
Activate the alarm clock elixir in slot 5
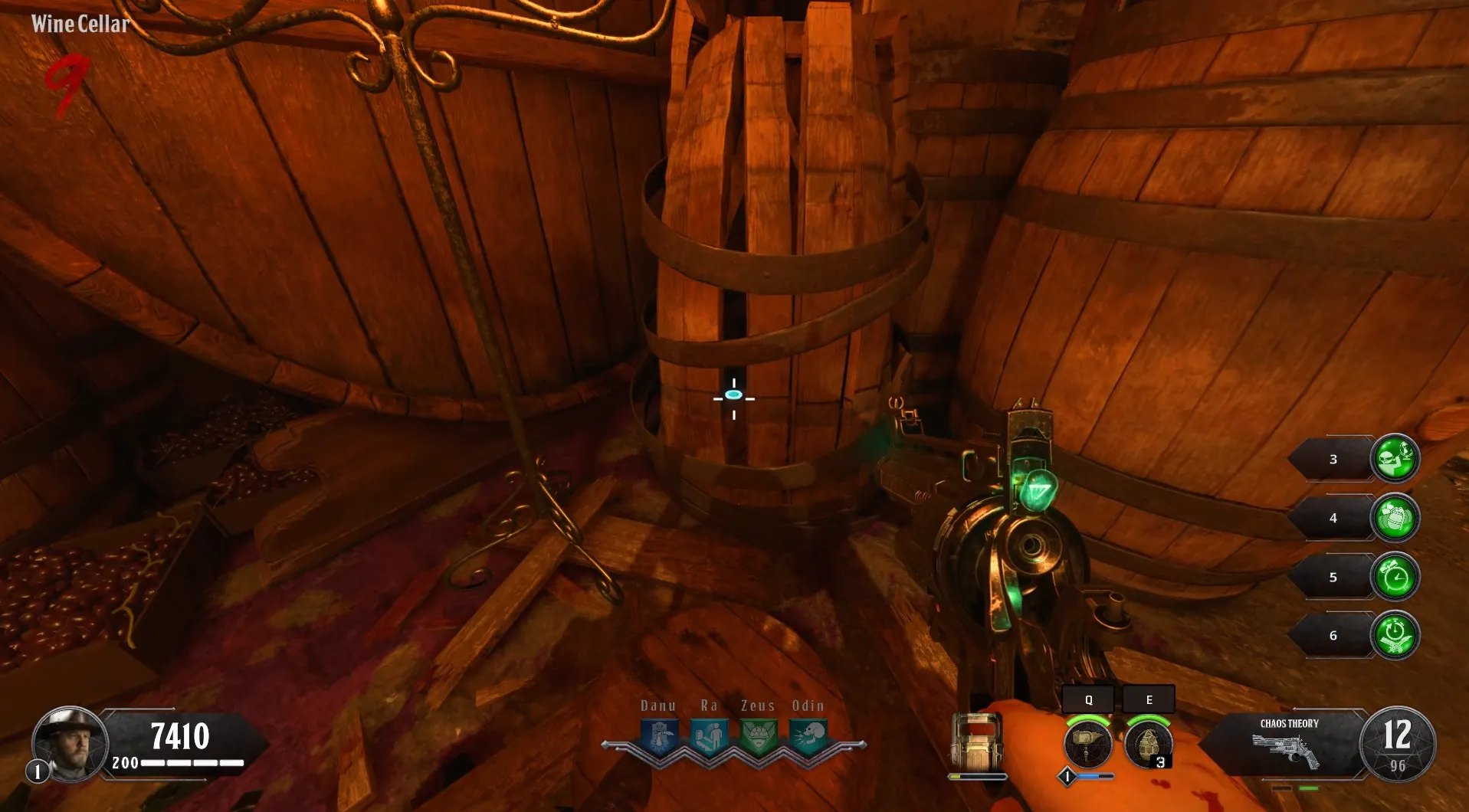click(x=1395, y=577)
